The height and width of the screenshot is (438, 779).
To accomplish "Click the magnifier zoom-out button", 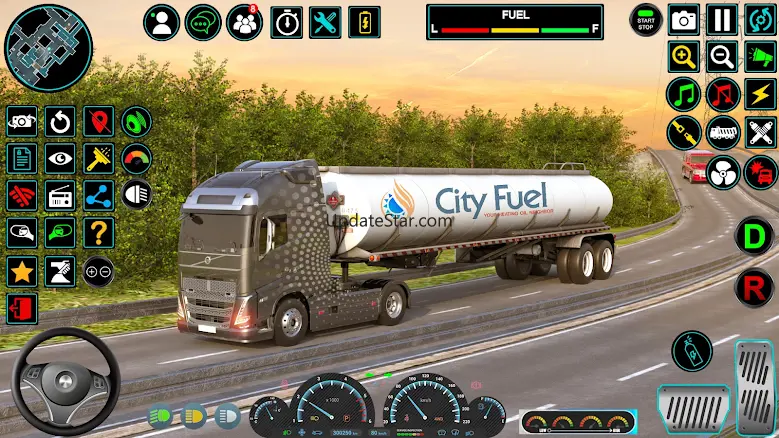I will (x=721, y=57).
